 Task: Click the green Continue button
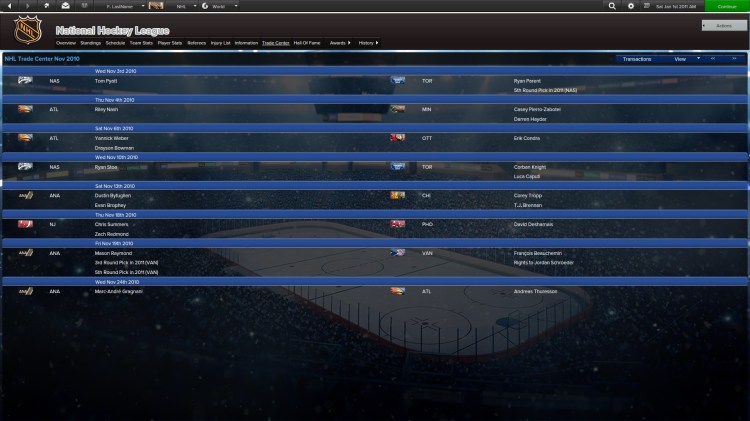point(726,6)
